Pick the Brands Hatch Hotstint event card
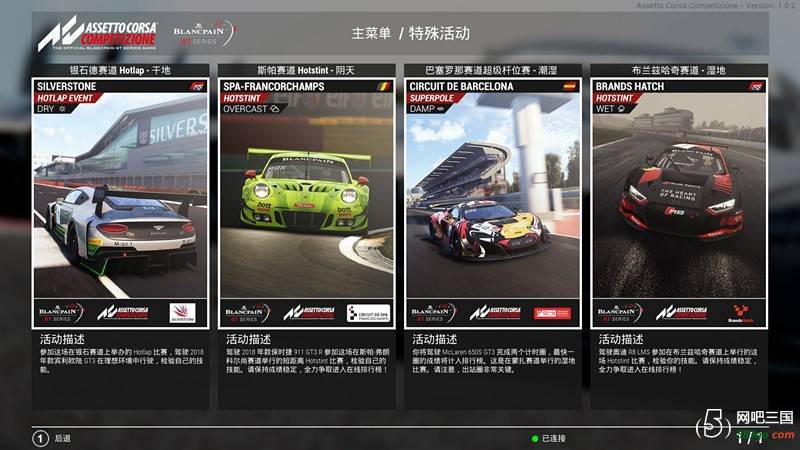This screenshot has height=450, width=800. coord(679,202)
